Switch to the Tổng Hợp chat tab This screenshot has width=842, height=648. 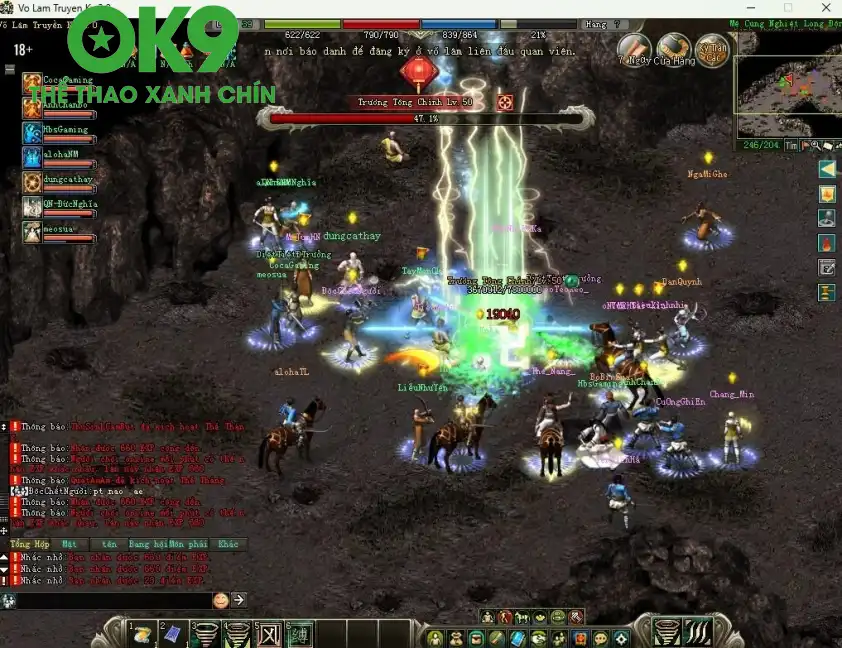tap(29, 545)
